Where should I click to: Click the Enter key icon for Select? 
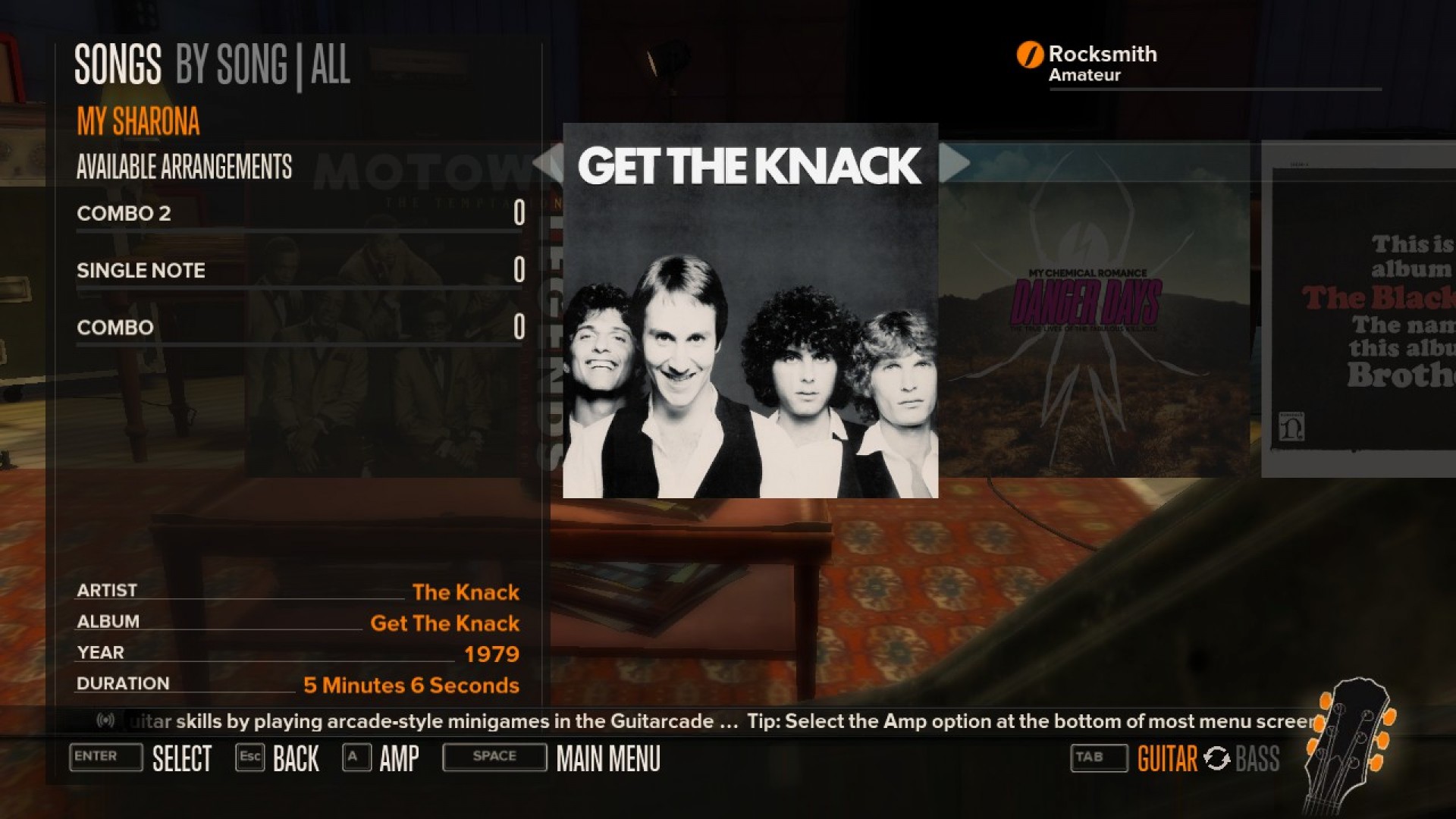pos(105,758)
